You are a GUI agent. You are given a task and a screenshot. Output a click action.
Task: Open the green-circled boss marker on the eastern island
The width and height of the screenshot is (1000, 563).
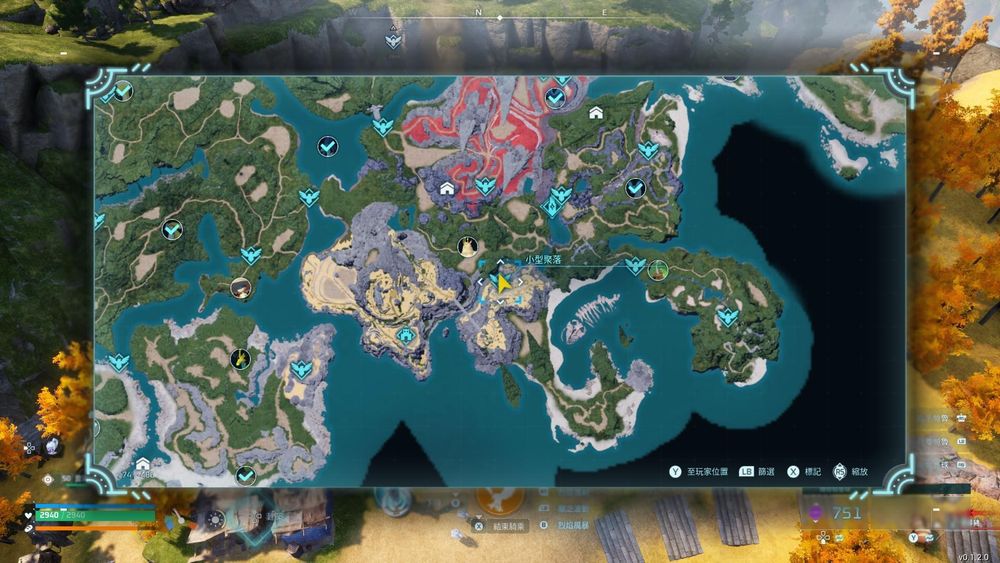tap(658, 269)
